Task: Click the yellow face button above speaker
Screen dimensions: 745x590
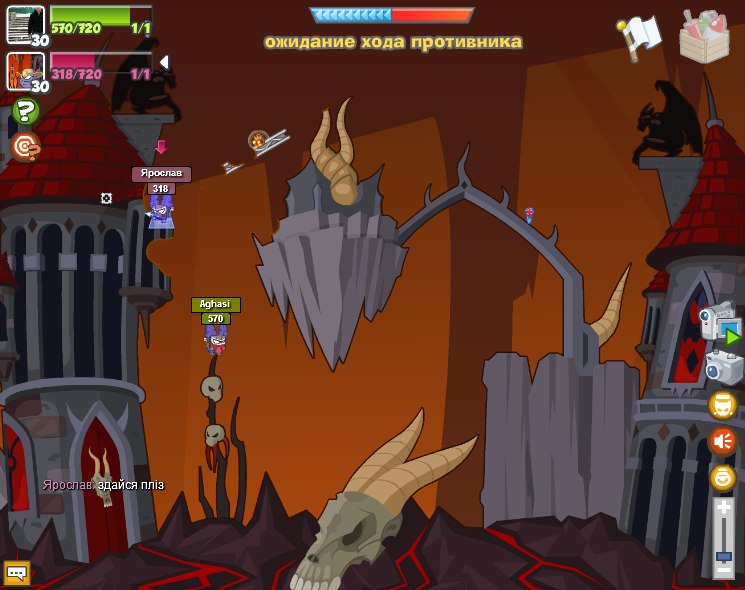Action: click(722, 405)
